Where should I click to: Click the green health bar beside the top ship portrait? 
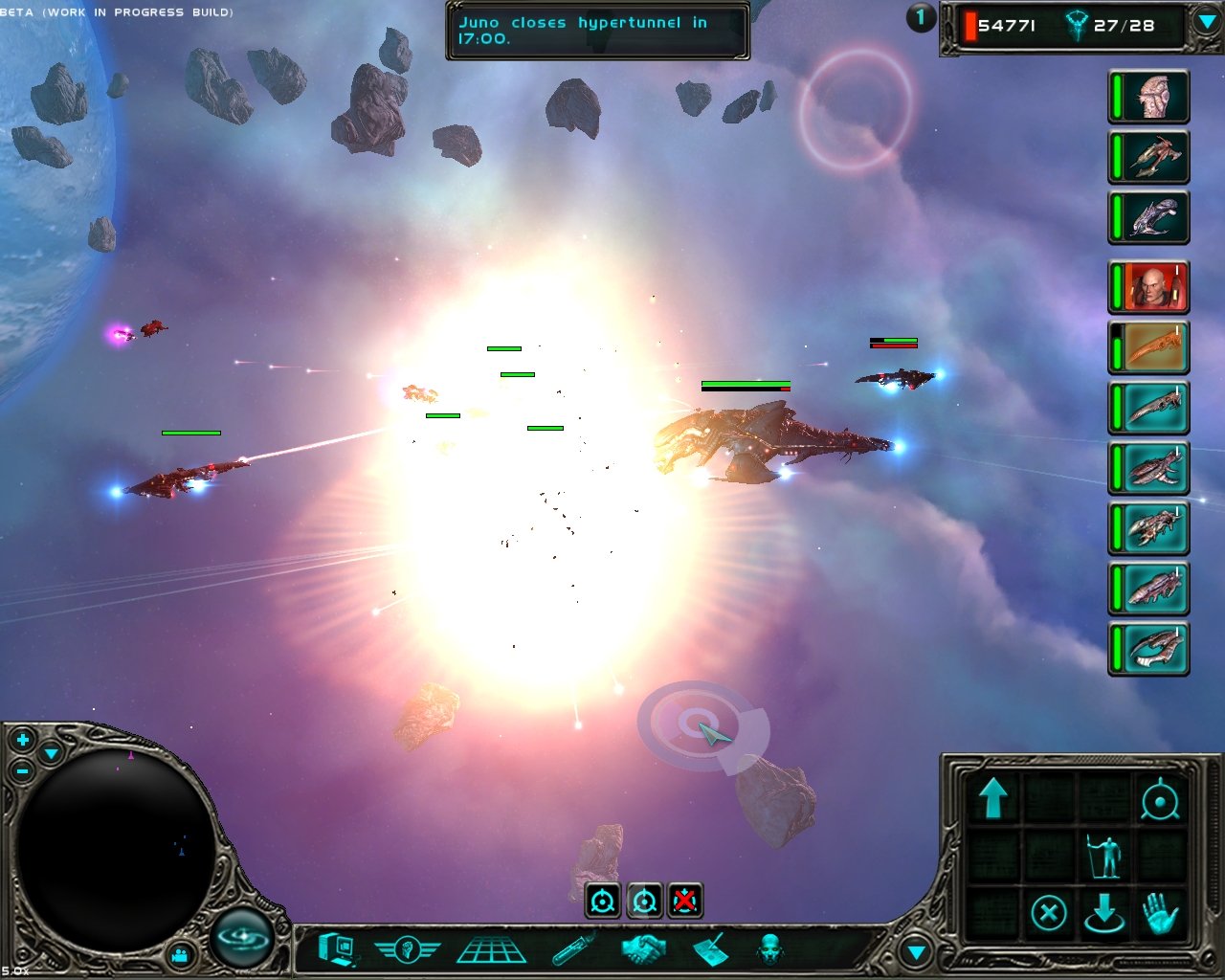[x=1117, y=96]
